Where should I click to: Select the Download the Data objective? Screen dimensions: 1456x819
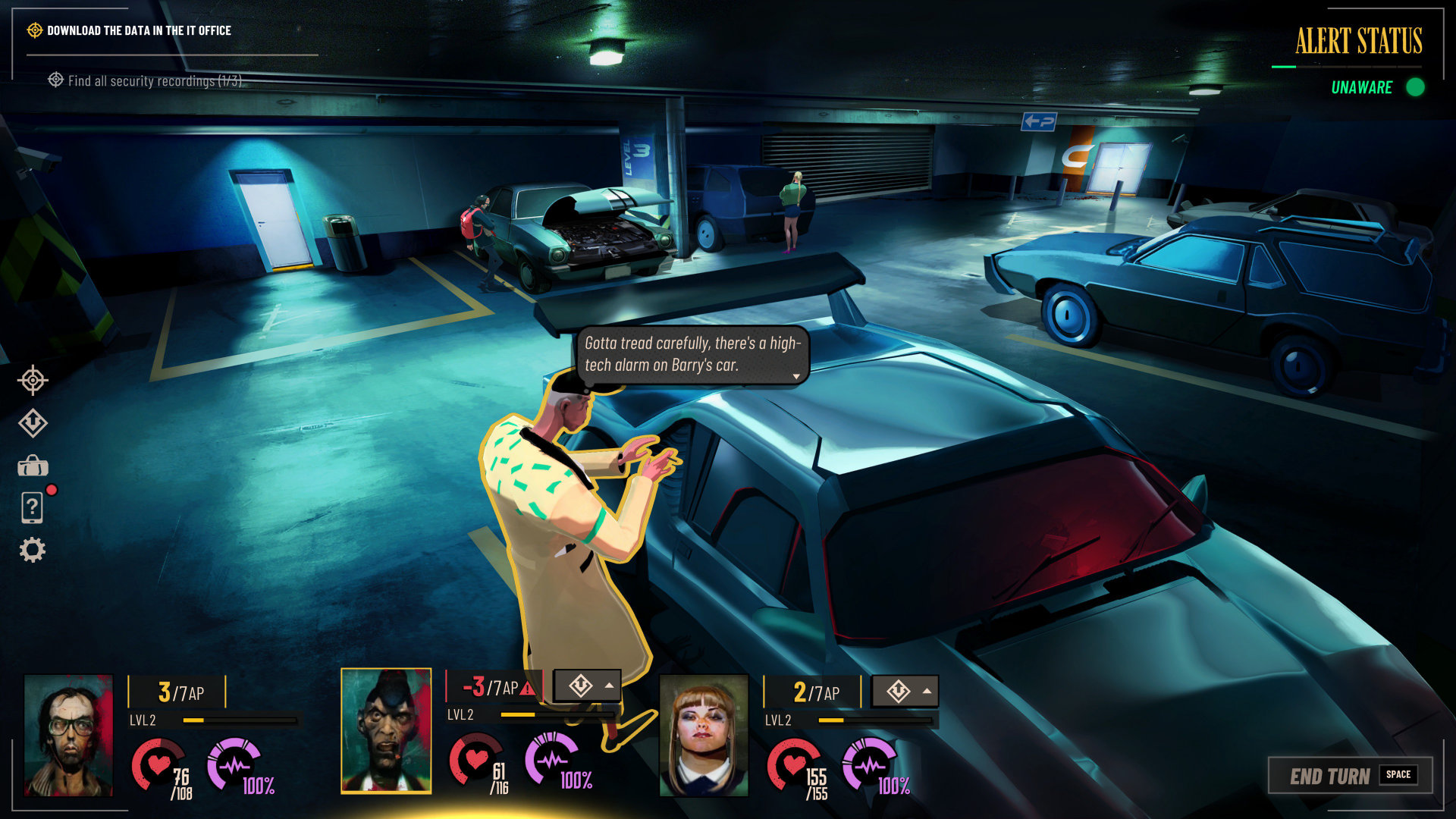point(139,30)
